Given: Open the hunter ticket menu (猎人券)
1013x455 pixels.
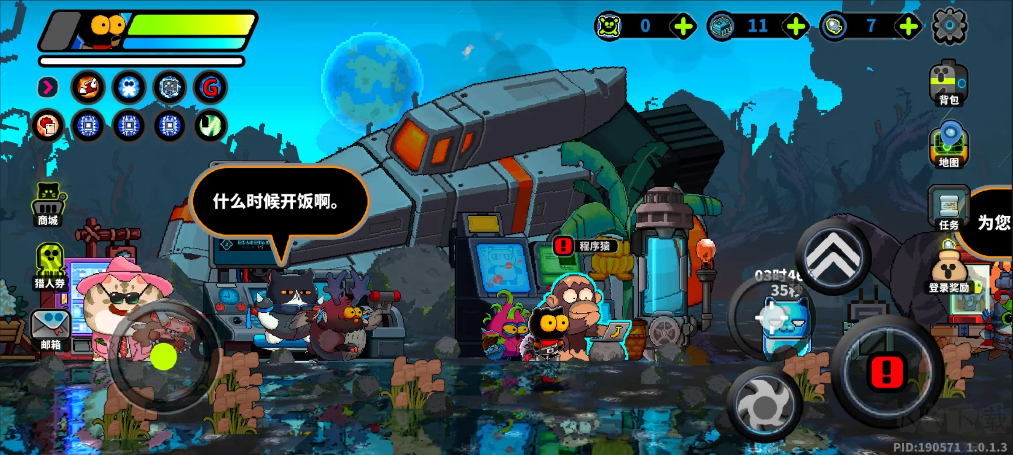Looking at the screenshot, I should pyautogui.click(x=49, y=265).
